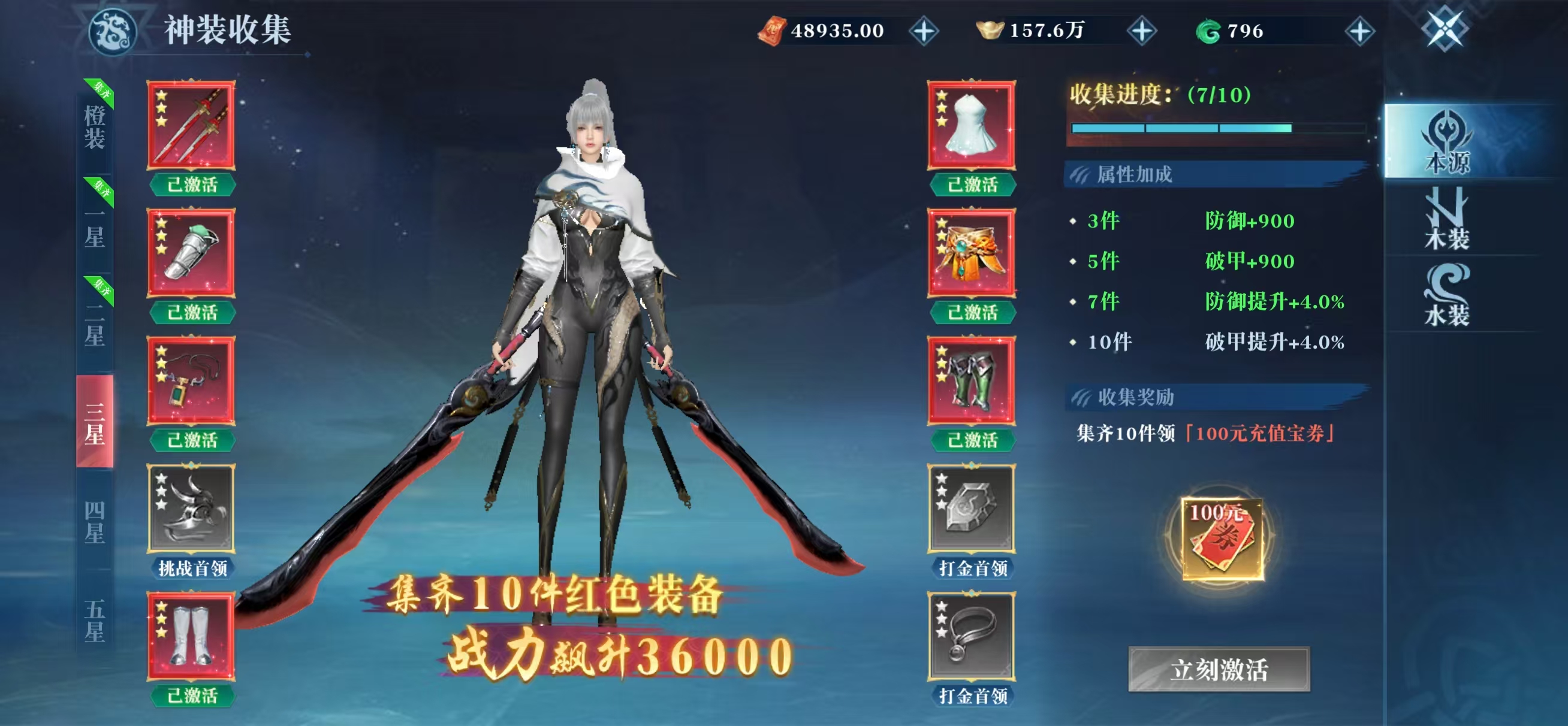Screen dimensions: 1568x726
Task: Close the 神装收集 screen
Action: [1445, 29]
